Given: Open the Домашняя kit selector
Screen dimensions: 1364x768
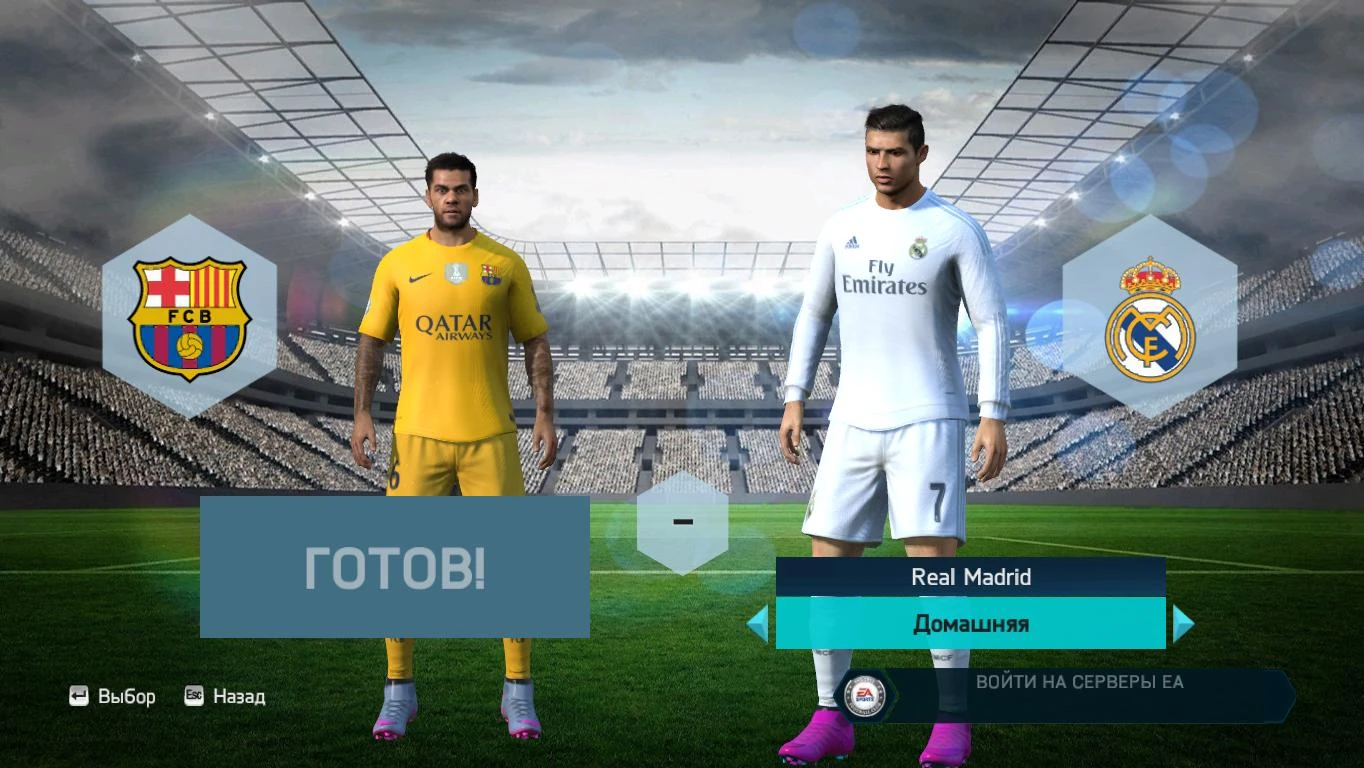Looking at the screenshot, I should (968, 623).
